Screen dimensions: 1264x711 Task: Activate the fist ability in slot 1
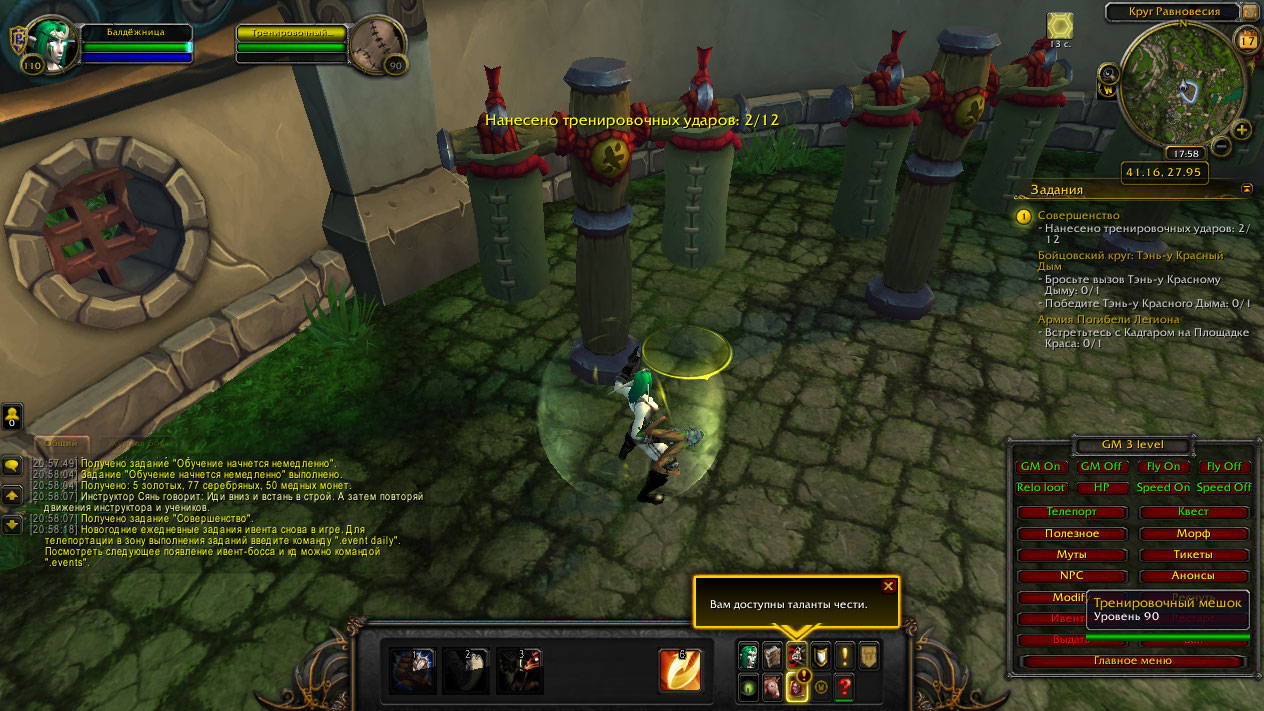pyautogui.click(x=412, y=670)
